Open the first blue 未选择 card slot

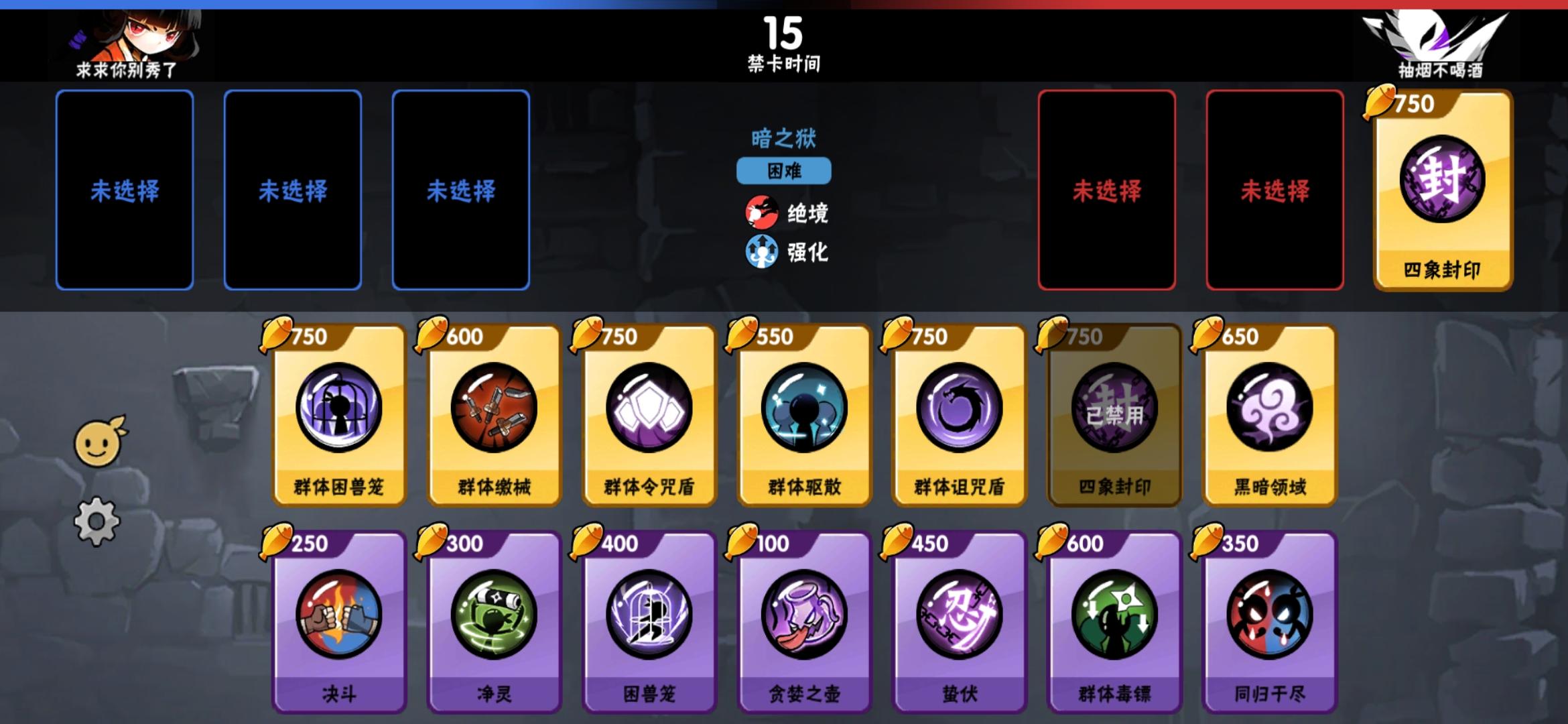tap(126, 190)
